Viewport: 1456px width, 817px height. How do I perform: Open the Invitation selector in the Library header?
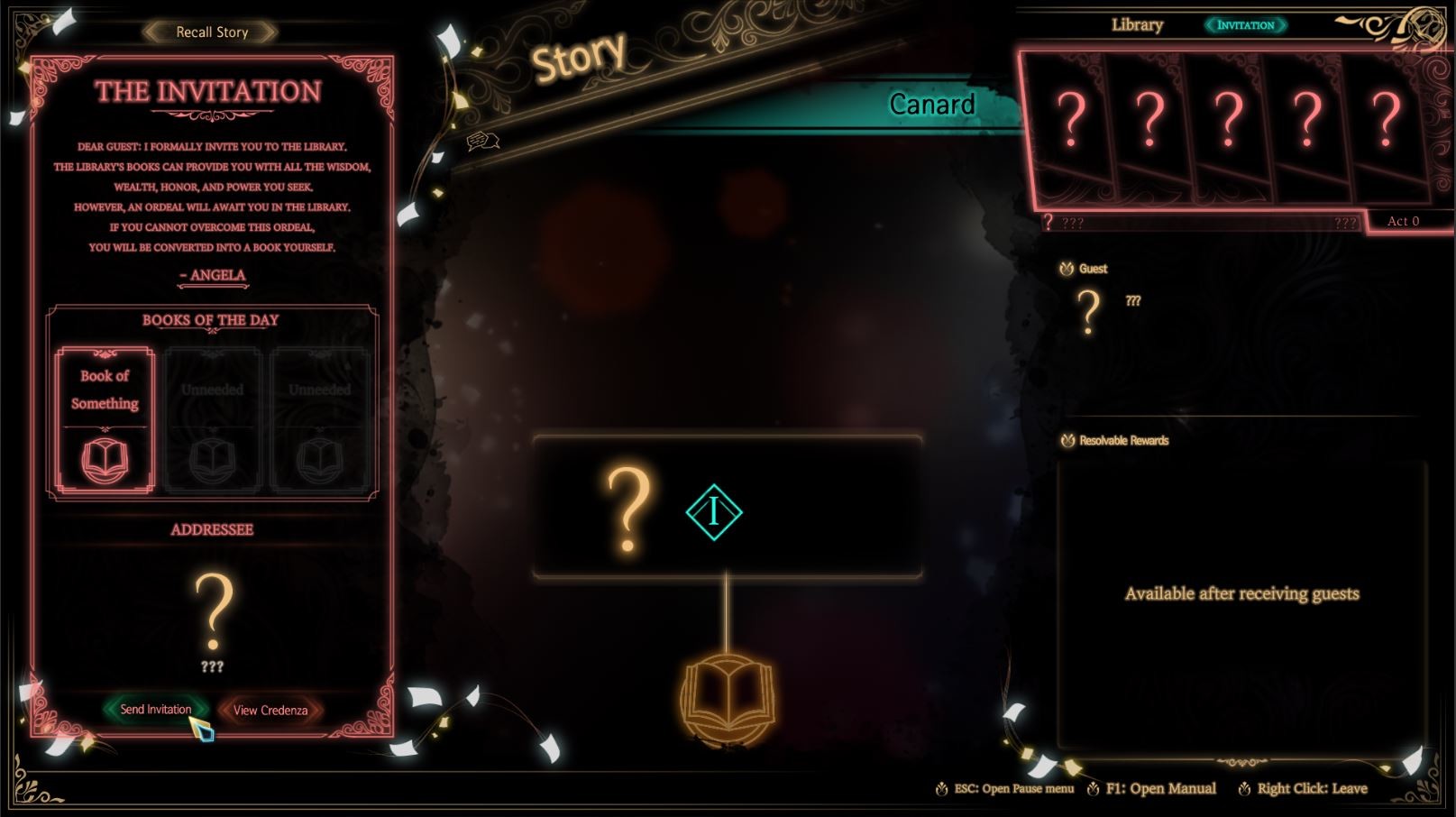point(1246,26)
